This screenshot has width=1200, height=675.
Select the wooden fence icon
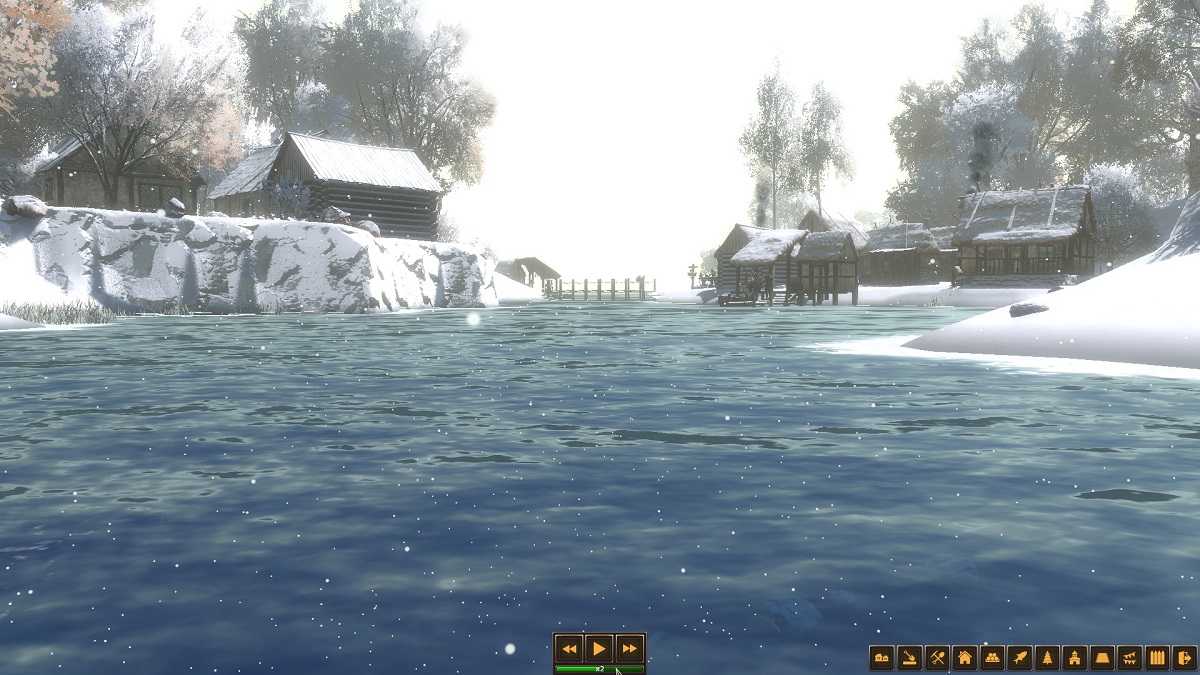(x=1157, y=658)
